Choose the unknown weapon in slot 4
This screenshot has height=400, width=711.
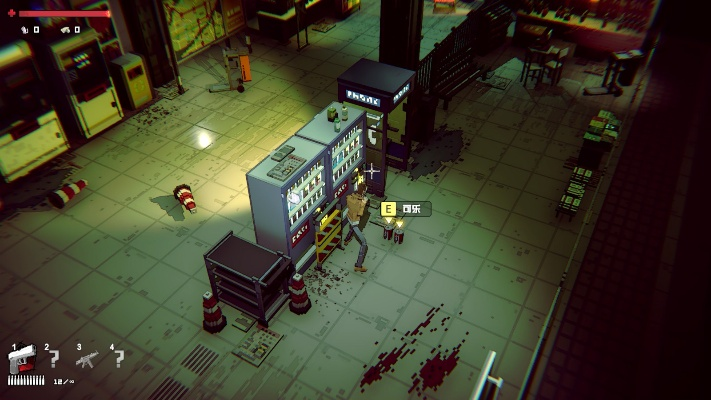pyautogui.click(x=119, y=359)
